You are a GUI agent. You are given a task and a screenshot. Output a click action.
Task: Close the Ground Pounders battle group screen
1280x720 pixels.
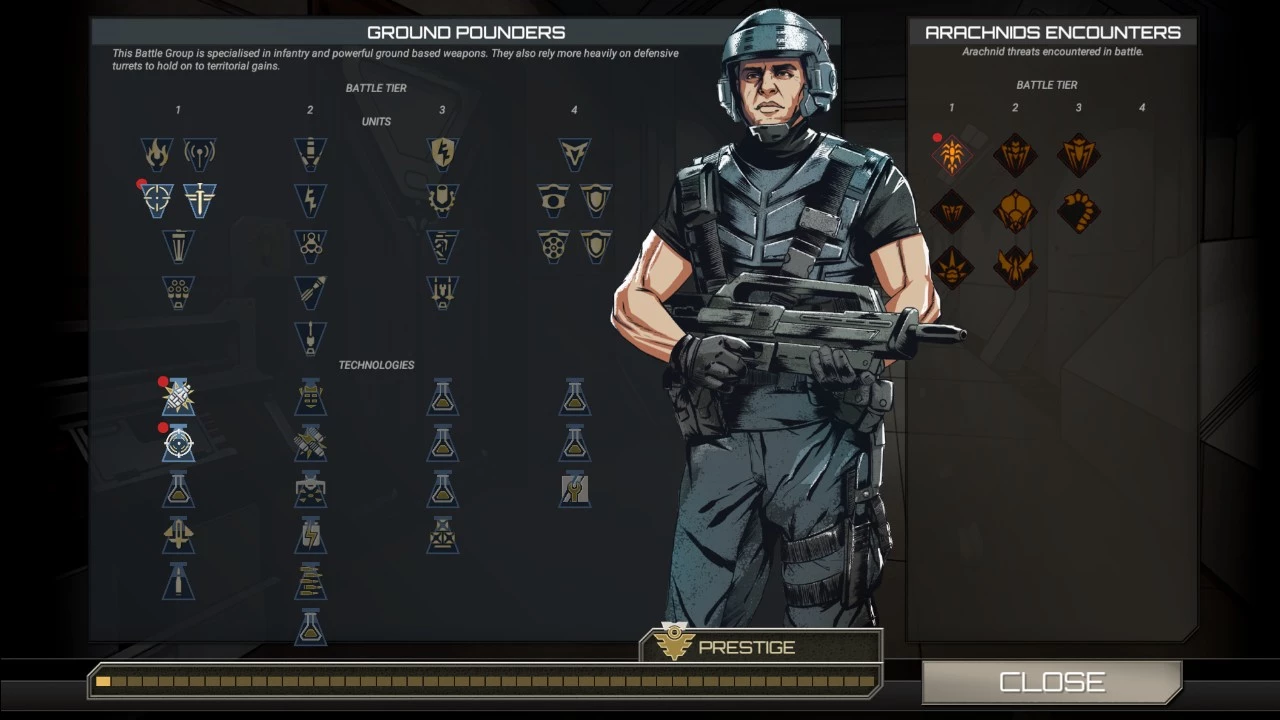click(1051, 682)
